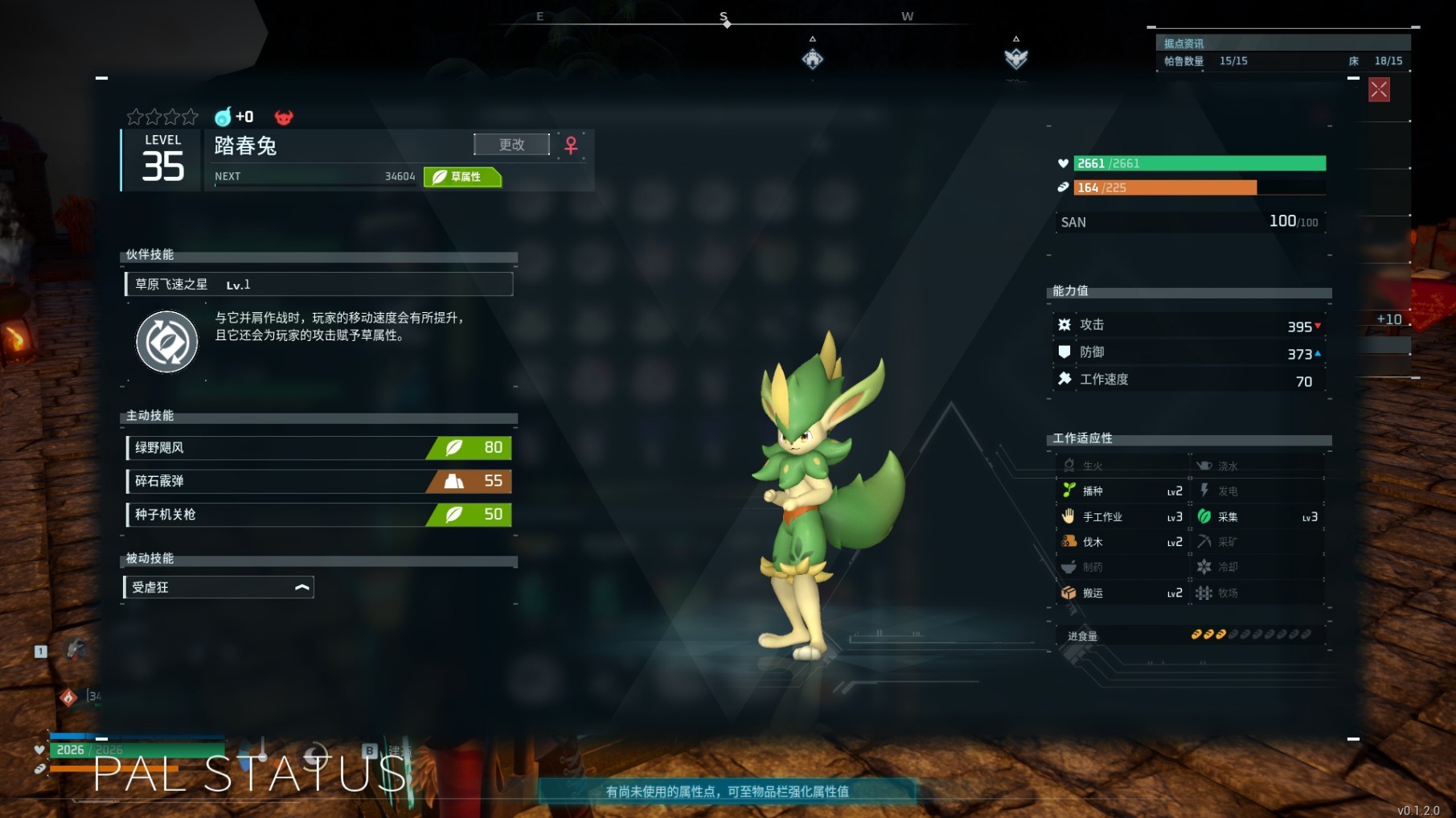
Task: Click the unused attribute points hint message
Action: coord(726,790)
